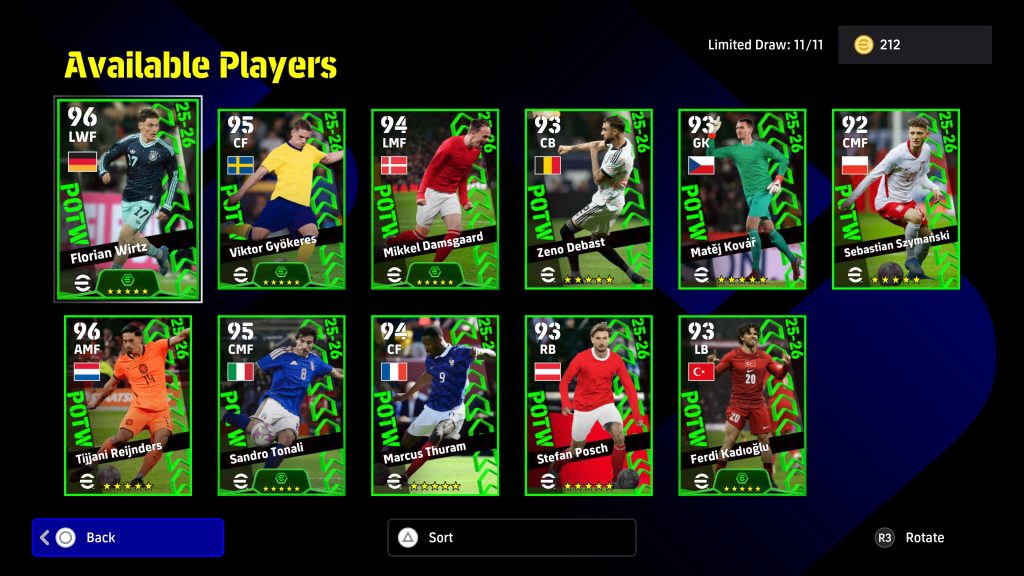Image resolution: width=1024 pixels, height=576 pixels.
Task: Pick the Mikkel Damsgaard card
Action: (x=435, y=199)
